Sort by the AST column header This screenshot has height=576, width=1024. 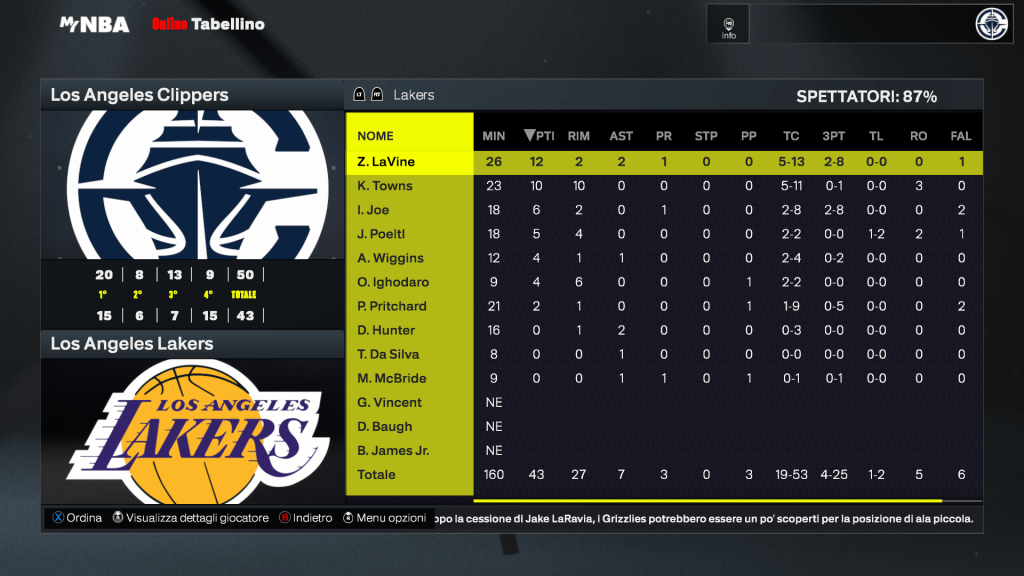tap(621, 136)
